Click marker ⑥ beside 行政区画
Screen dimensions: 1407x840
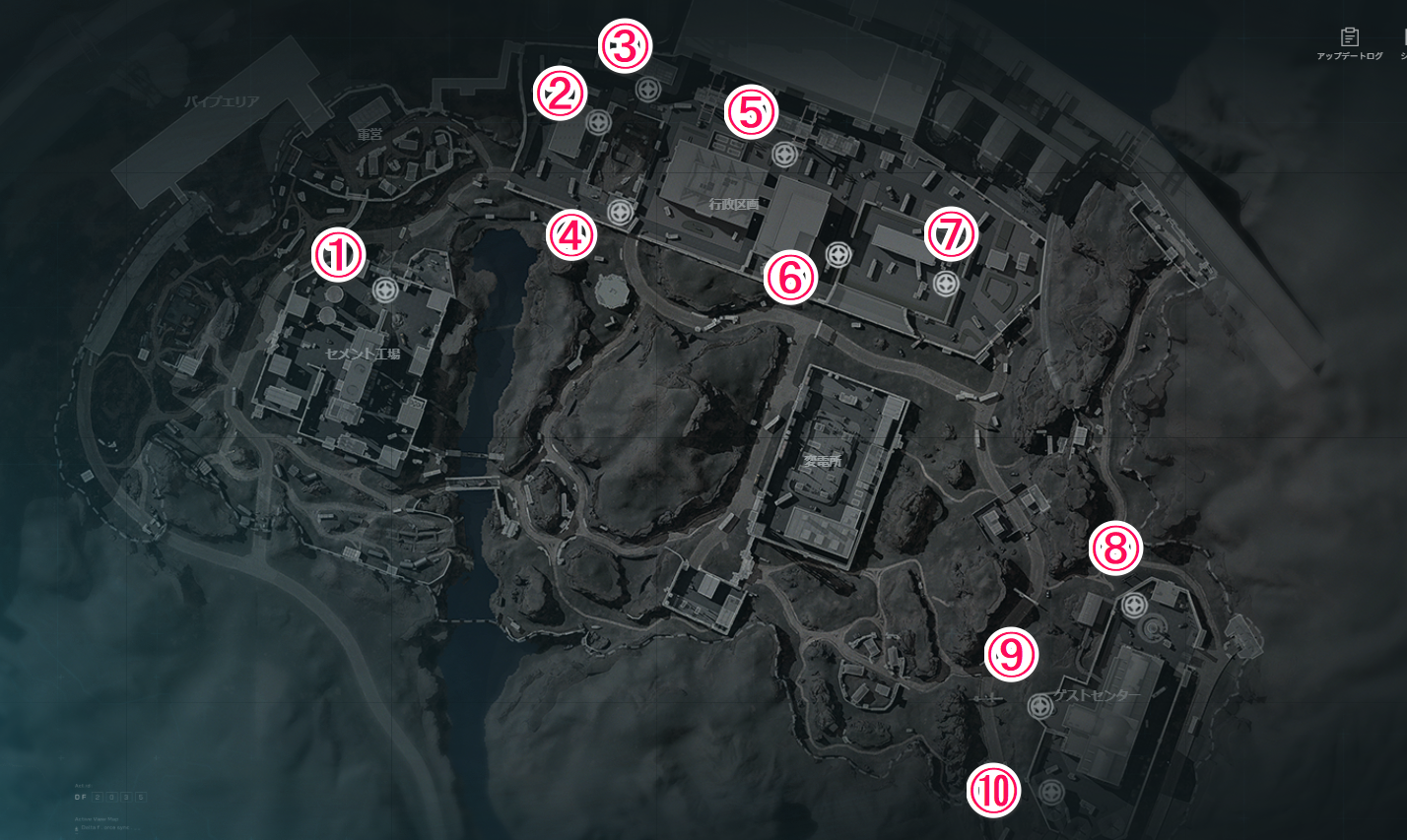click(x=789, y=279)
